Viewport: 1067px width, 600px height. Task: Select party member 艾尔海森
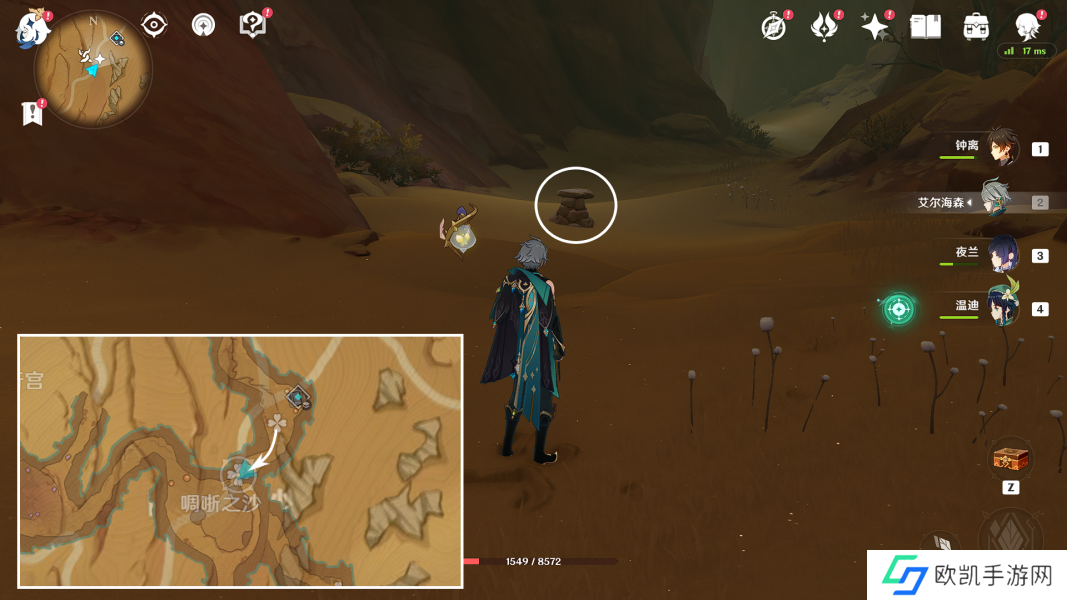click(x=996, y=201)
